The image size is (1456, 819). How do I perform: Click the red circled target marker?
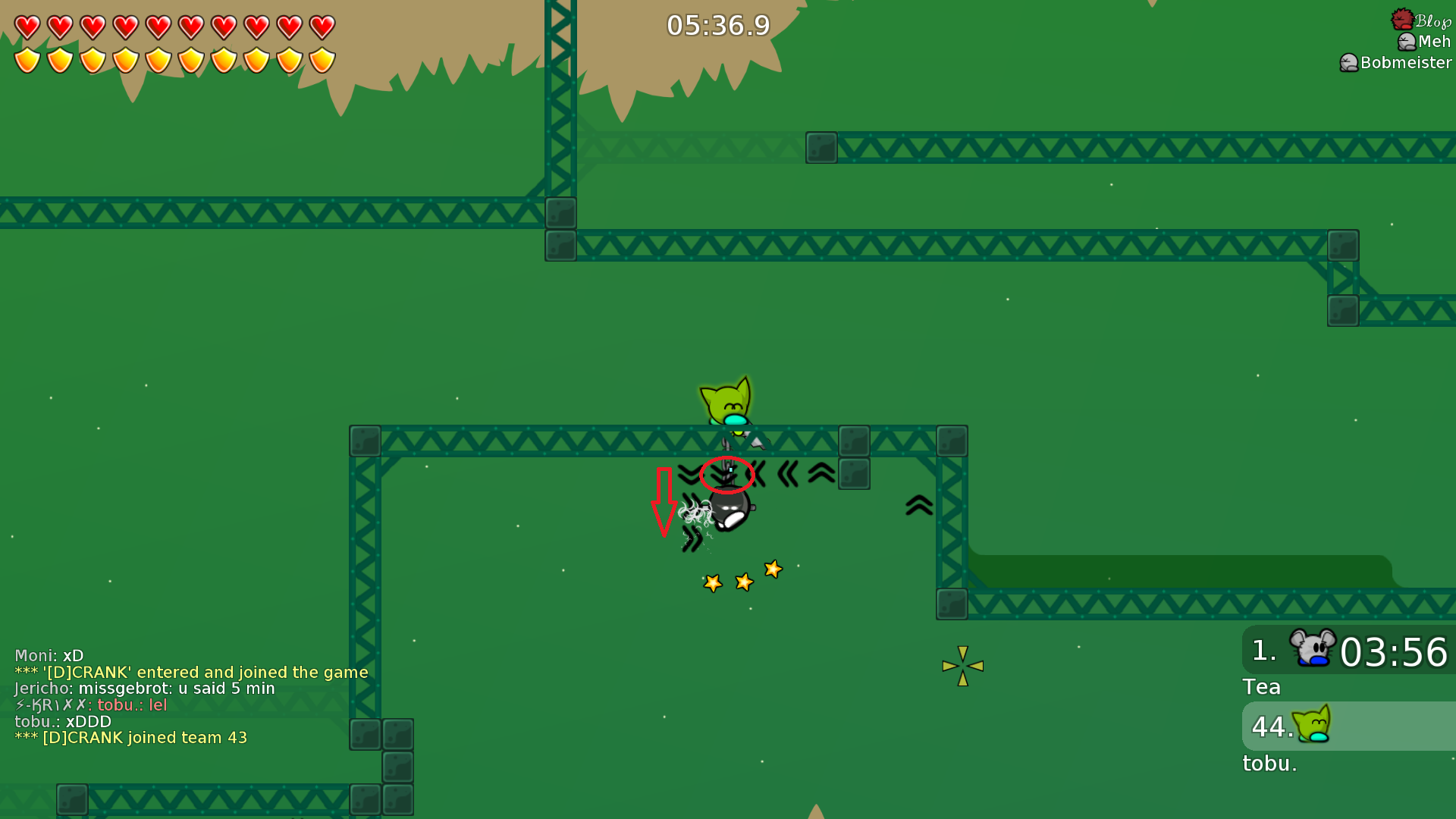click(726, 474)
